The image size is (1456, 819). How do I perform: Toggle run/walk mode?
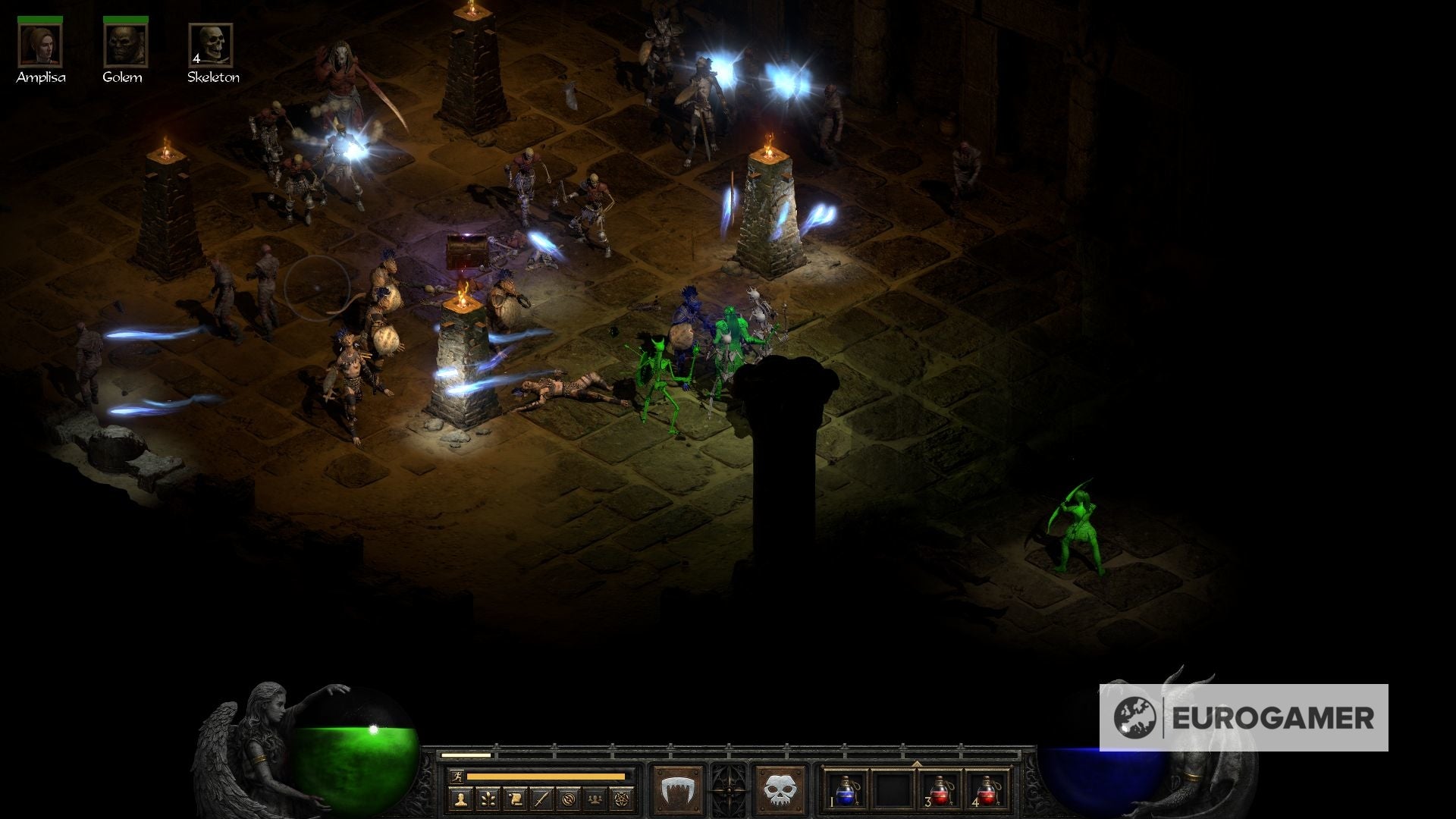458,776
